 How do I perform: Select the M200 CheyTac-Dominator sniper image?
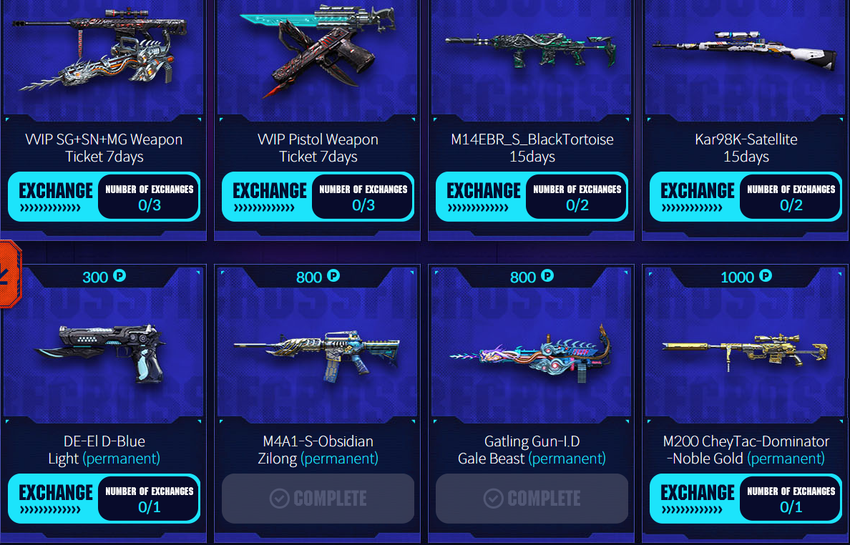(745, 350)
